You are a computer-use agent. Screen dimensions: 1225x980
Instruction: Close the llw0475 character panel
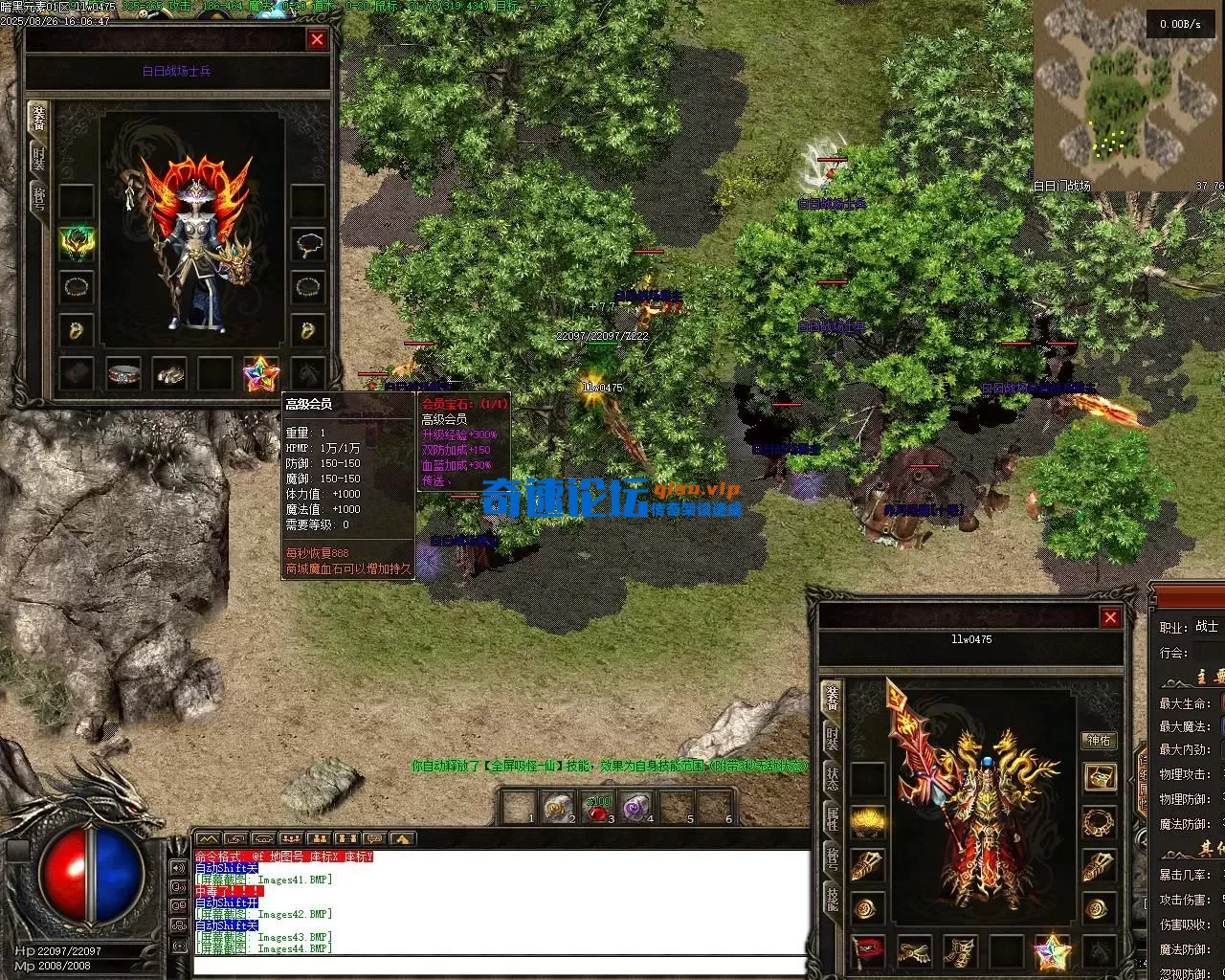[1110, 618]
